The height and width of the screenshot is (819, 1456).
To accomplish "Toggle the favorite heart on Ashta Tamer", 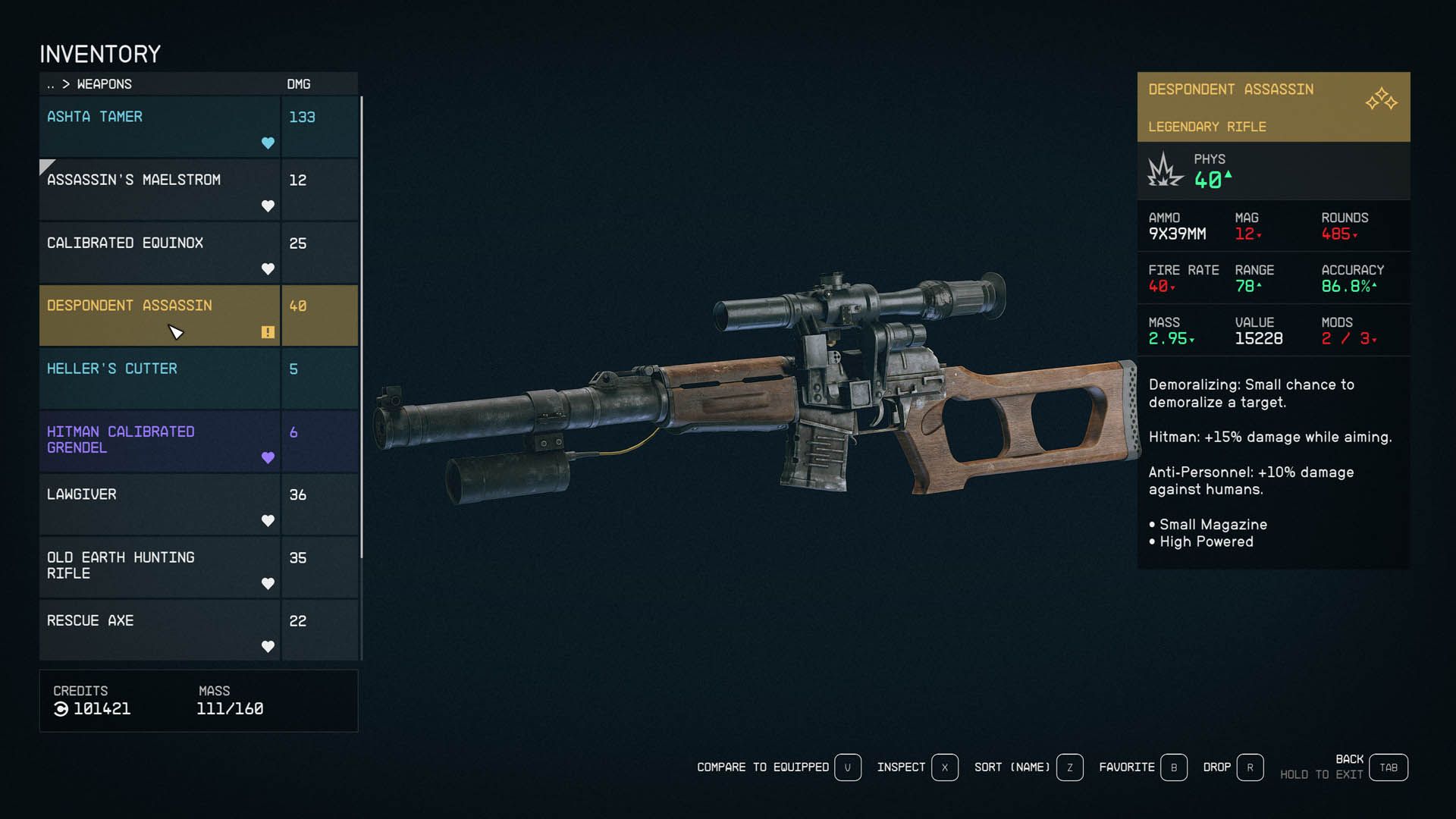I will (268, 143).
